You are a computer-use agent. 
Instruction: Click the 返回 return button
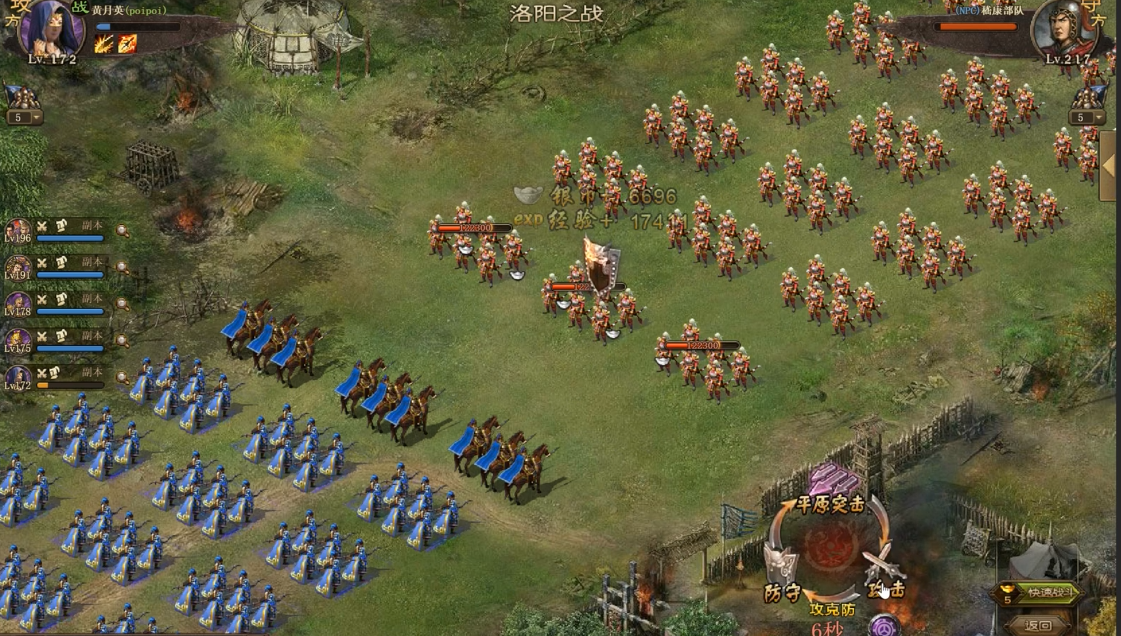1040,624
